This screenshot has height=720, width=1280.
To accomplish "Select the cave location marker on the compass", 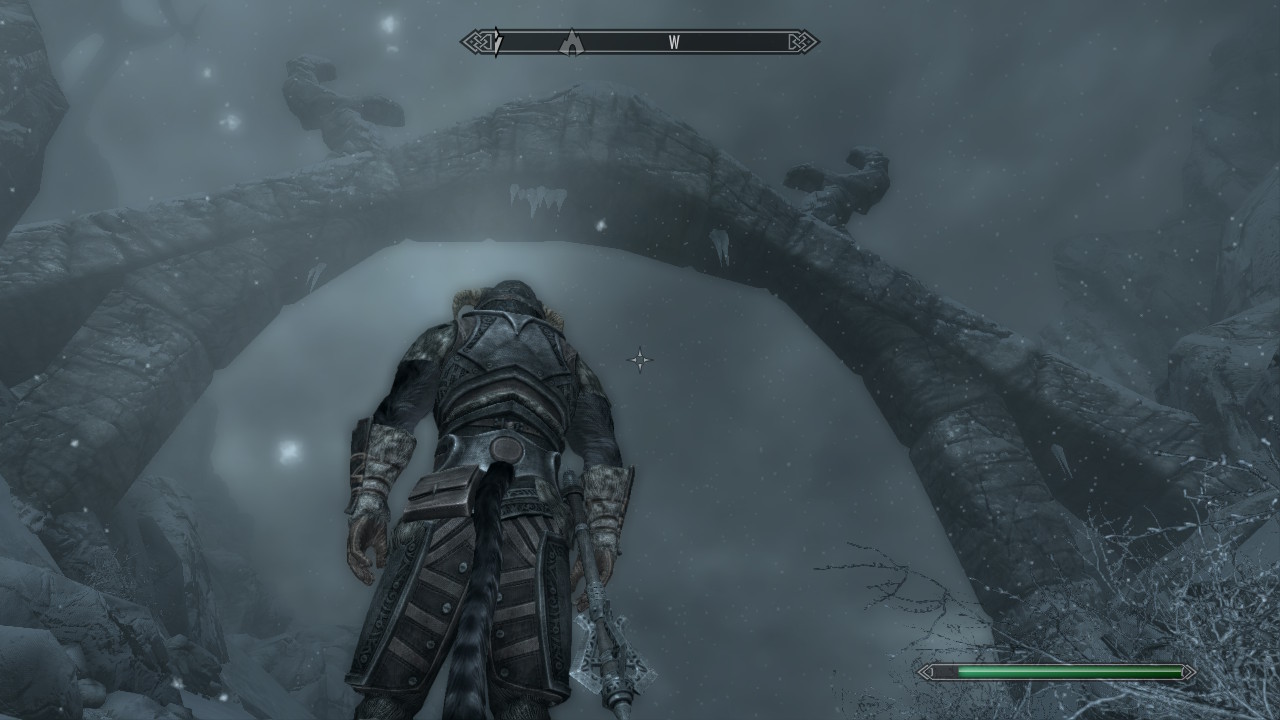I will (571, 42).
